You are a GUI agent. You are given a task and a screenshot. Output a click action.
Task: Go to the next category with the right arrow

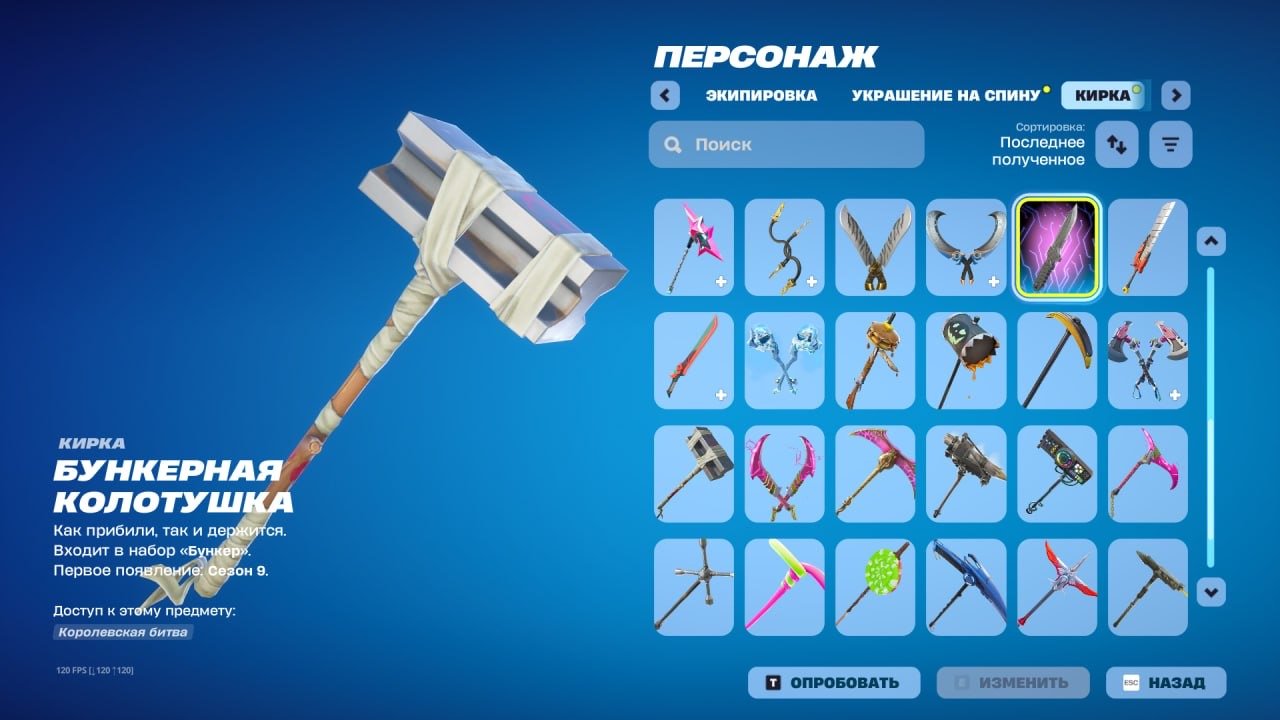point(1176,95)
